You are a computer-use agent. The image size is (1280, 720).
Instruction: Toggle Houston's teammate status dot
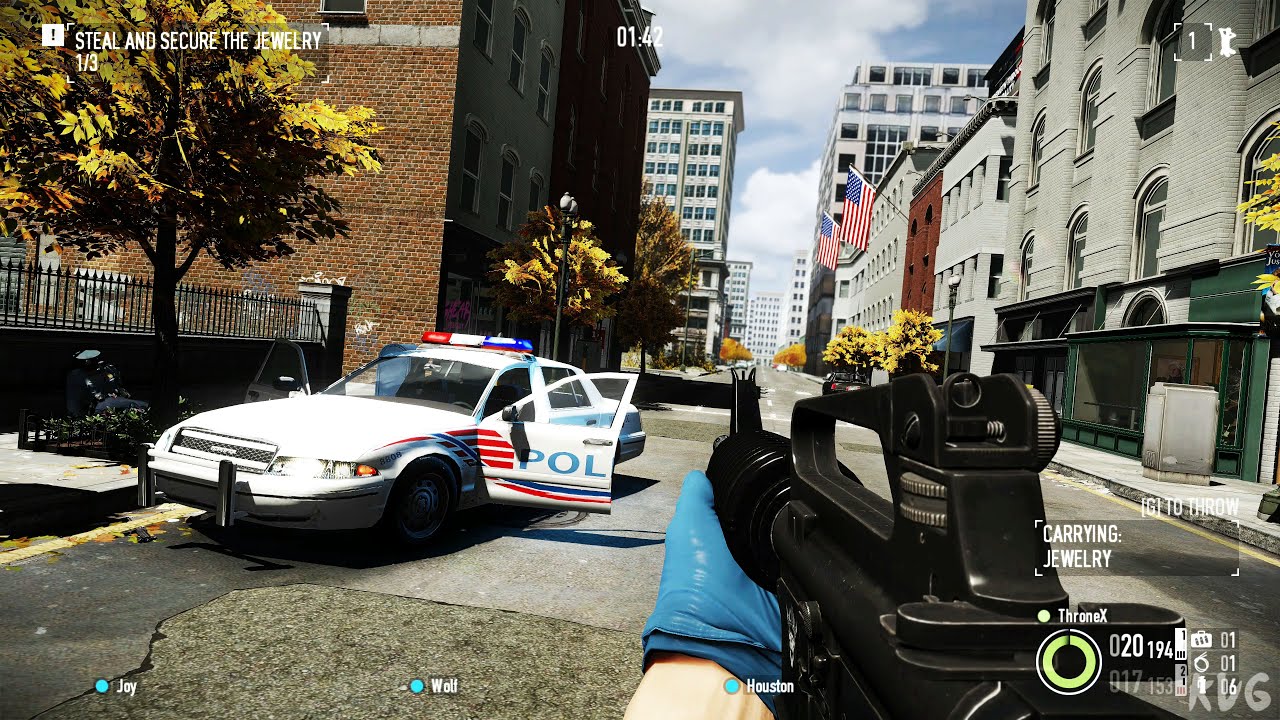coord(731,687)
